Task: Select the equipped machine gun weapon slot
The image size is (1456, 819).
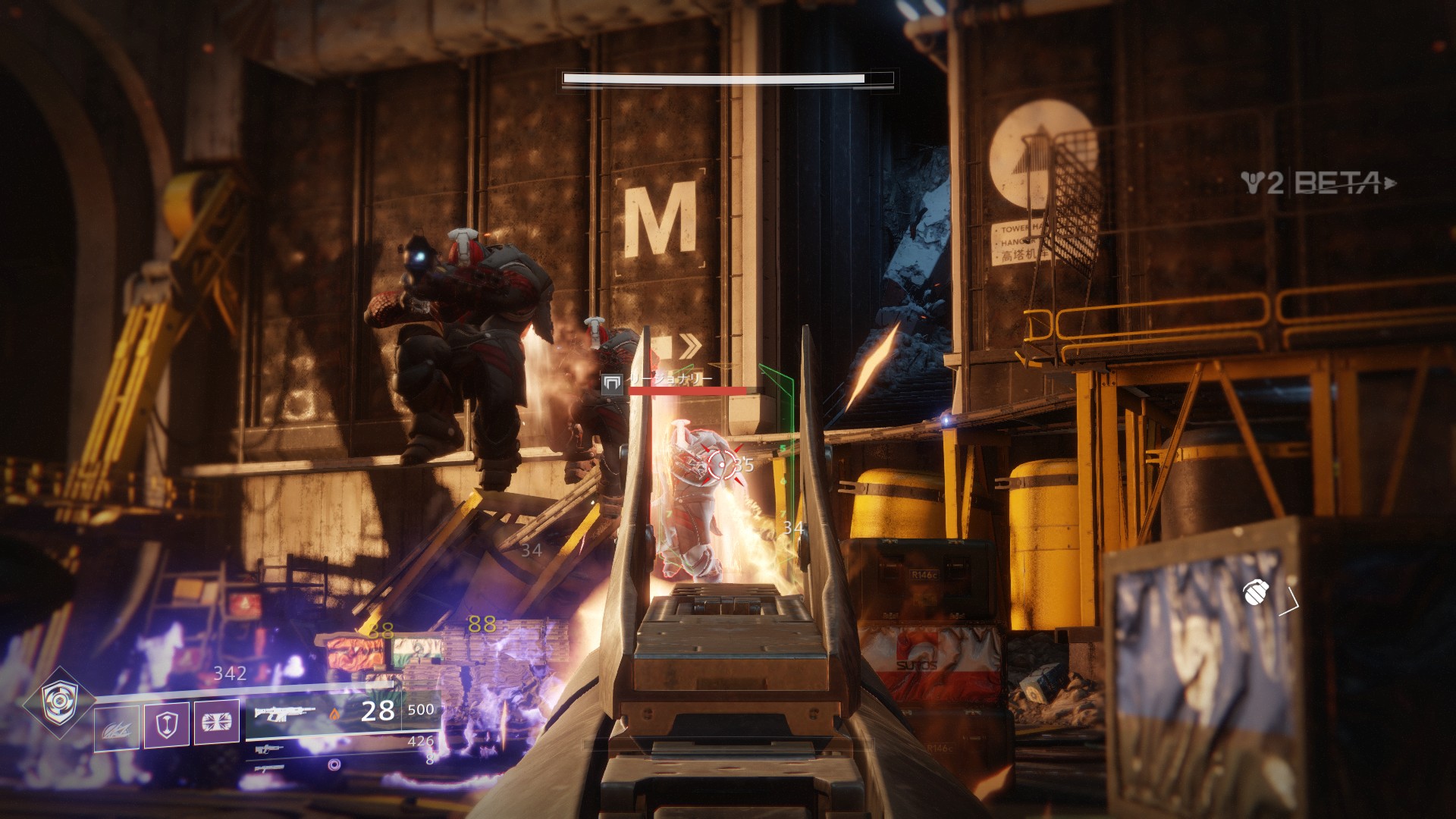Action: coord(284,714)
